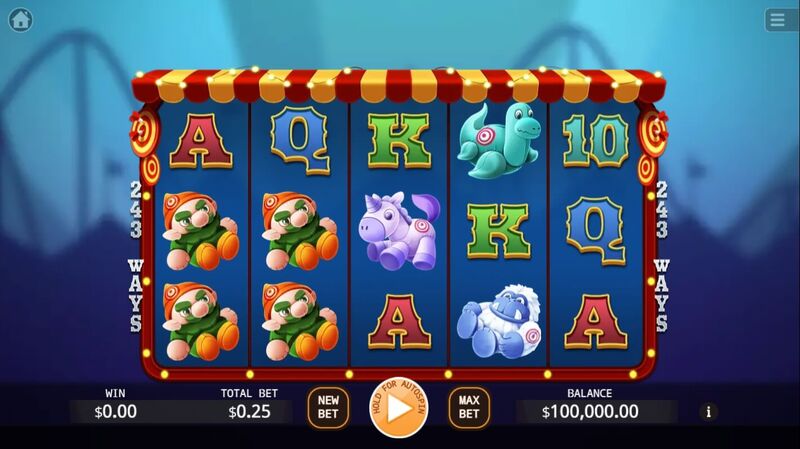Show the game info panel
This screenshot has height=449, width=800.
point(709,411)
